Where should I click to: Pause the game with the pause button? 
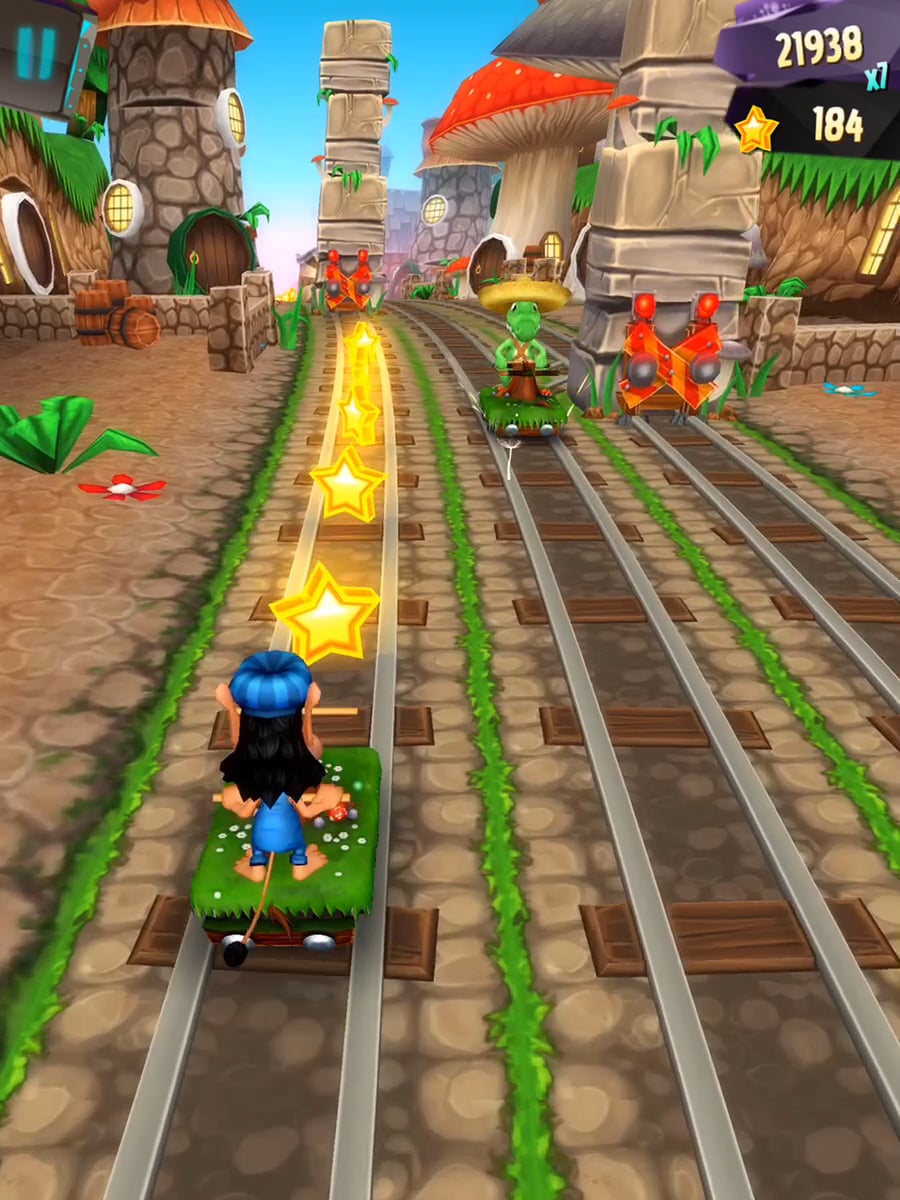(36, 52)
